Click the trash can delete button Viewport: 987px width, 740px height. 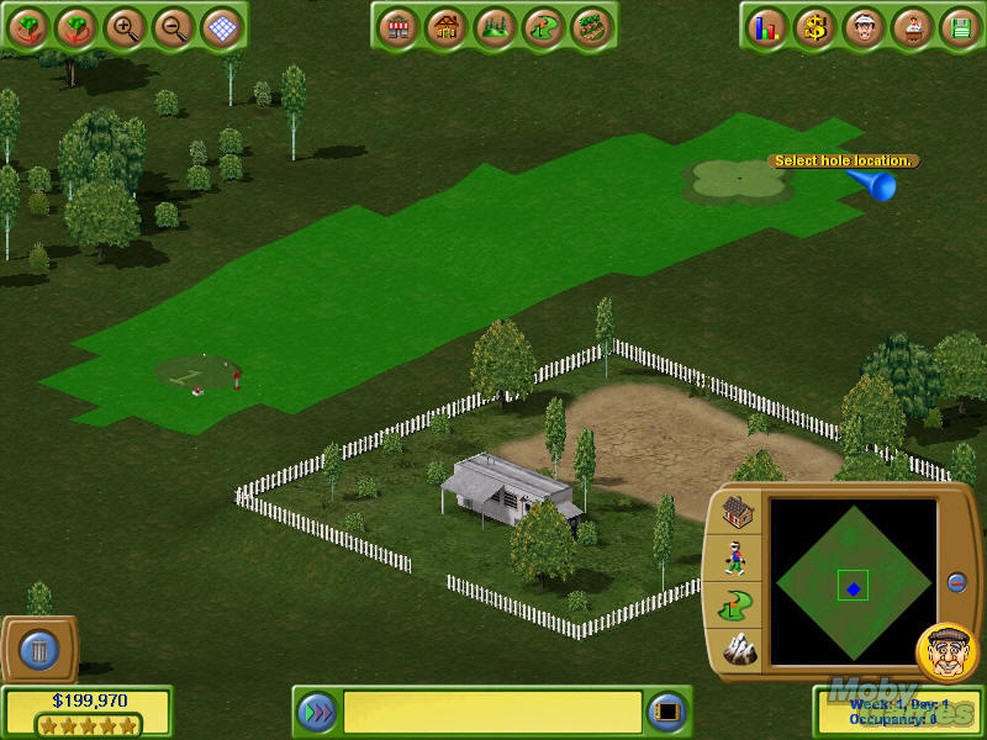39,651
